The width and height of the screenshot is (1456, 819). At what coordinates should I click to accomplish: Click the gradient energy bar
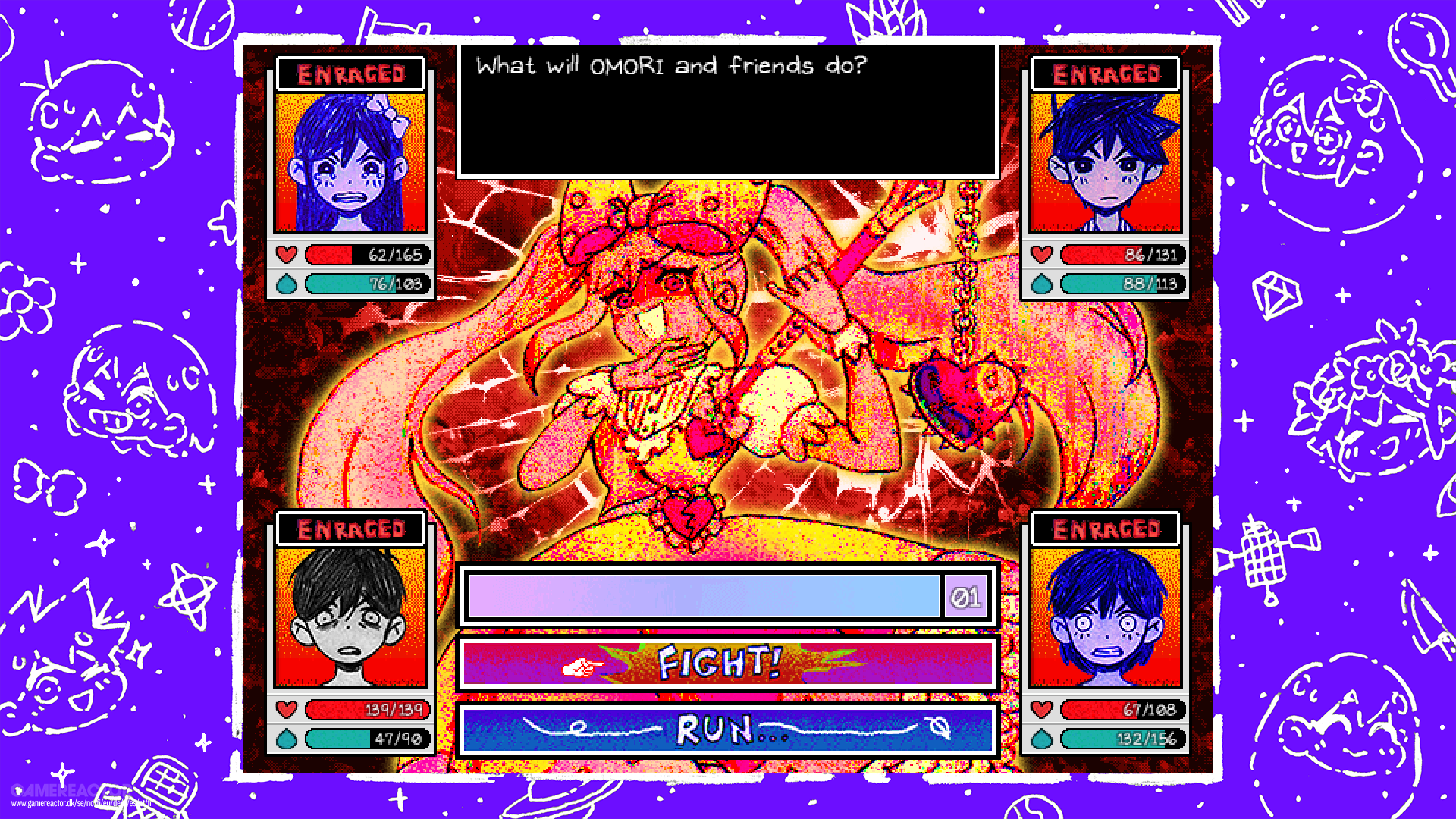[705, 596]
